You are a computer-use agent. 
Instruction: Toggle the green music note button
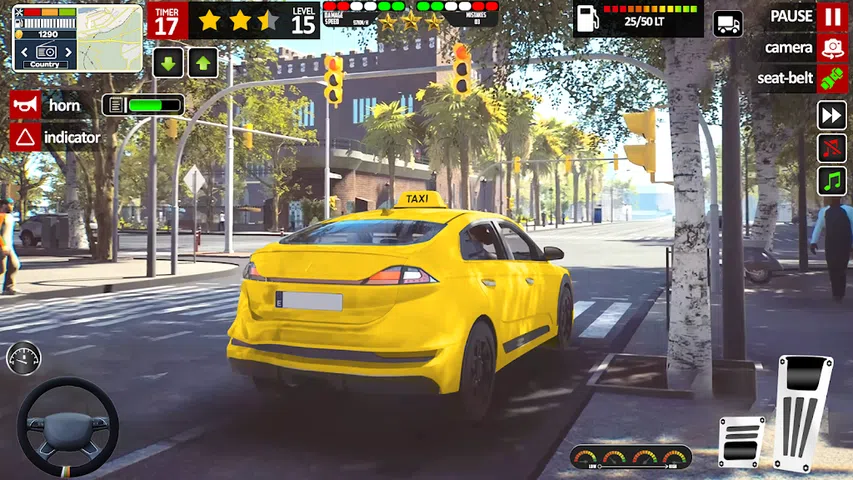(831, 181)
